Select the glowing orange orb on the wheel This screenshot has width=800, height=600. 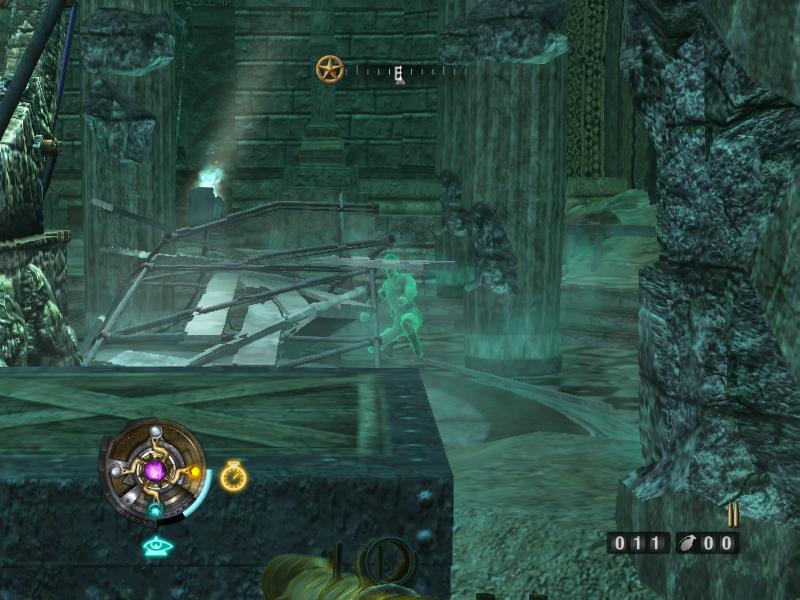tap(195, 472)
